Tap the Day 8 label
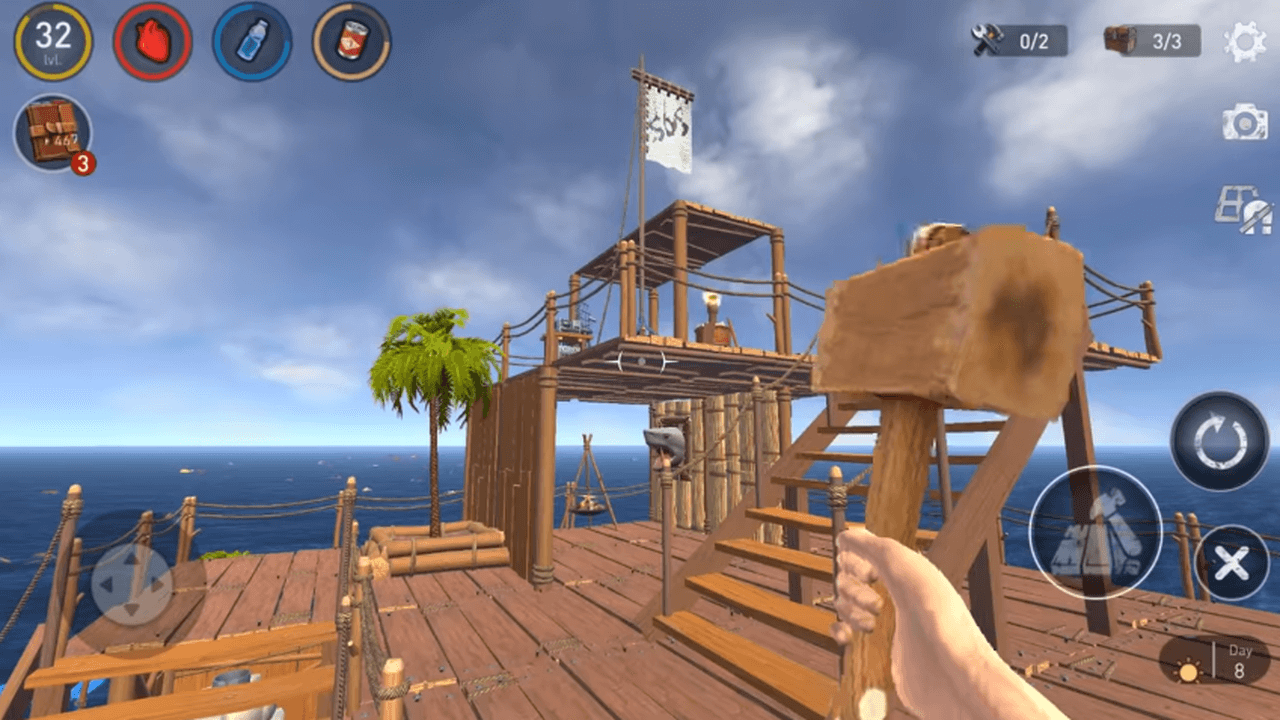 tap(1240, 662)
